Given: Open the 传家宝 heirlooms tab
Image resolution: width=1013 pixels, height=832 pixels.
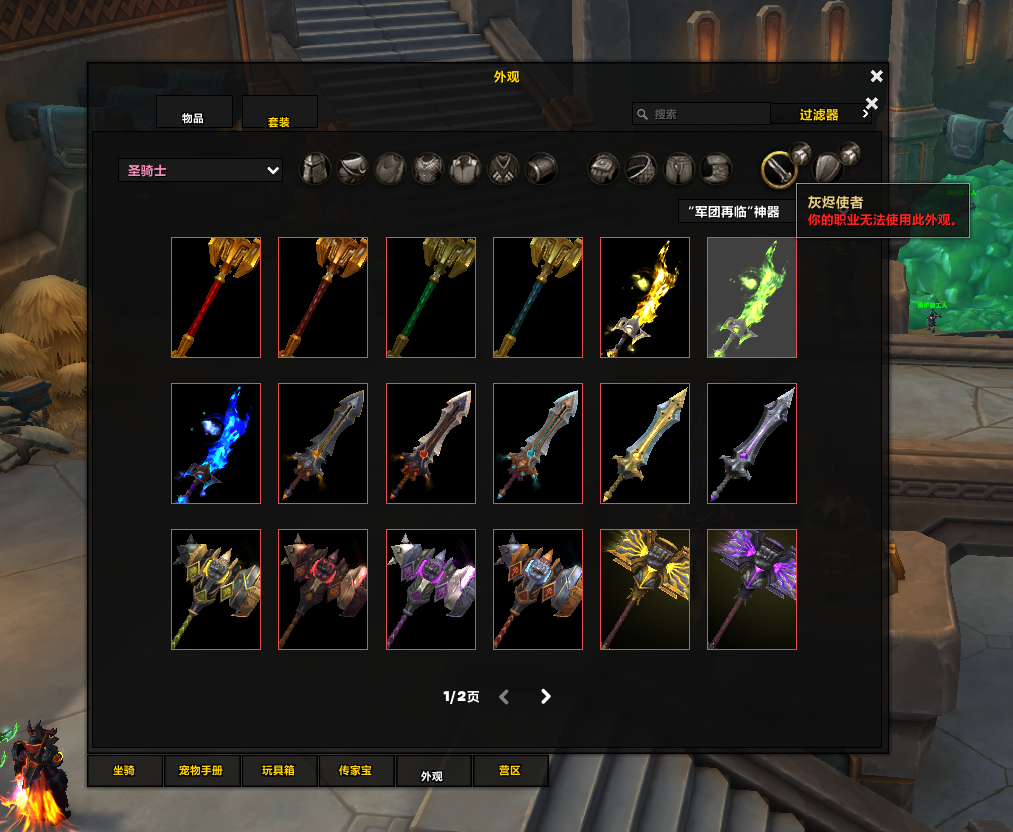Looking at the screenshot, I should pyautogui.click(x=355, y=771).
